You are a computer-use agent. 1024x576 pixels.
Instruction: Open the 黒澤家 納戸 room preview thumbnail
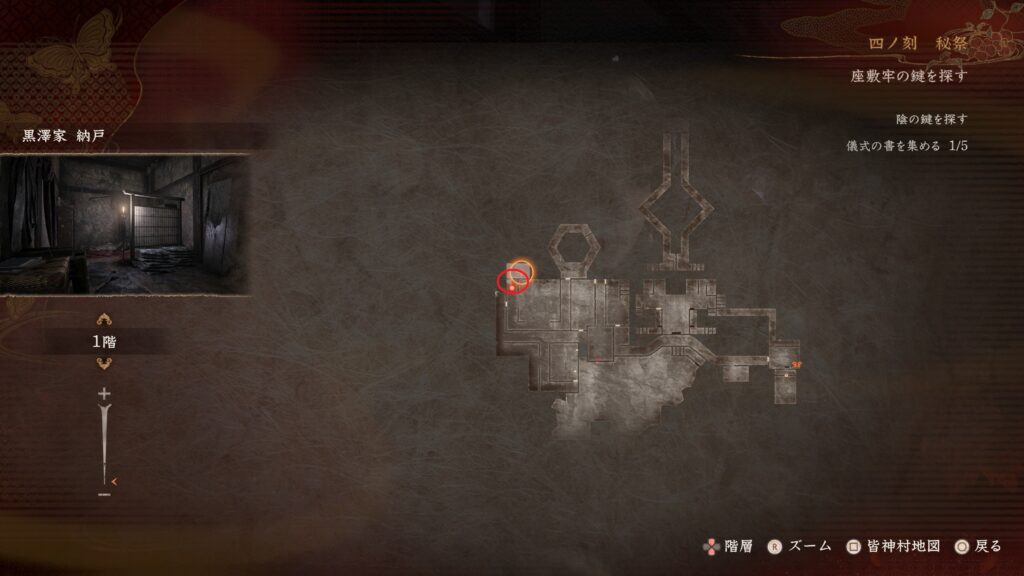[x=125, y=224]
